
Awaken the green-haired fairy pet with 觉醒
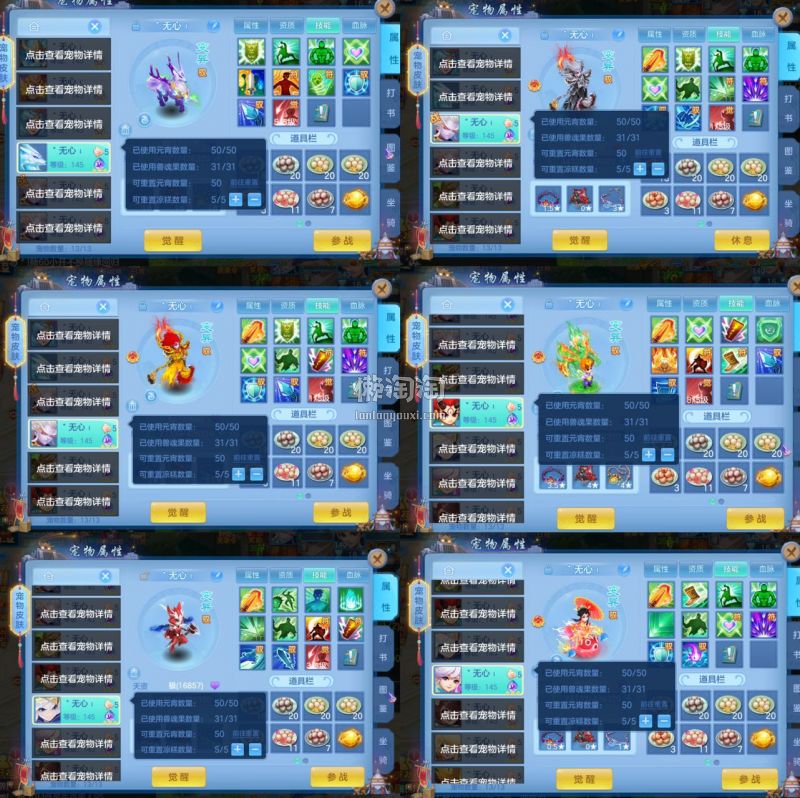pos(586,518)
